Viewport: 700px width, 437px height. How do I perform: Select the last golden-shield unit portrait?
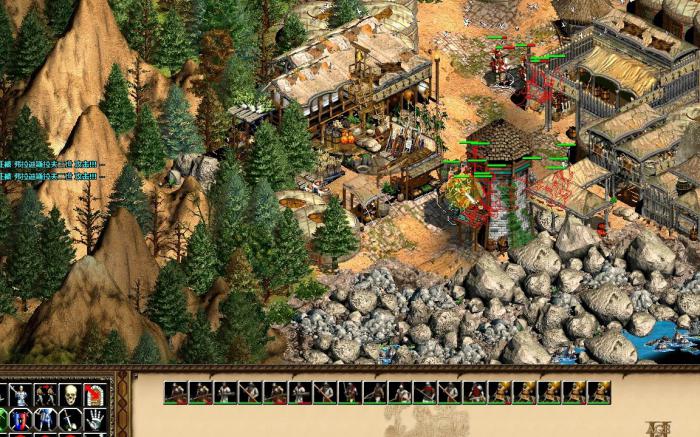coord(599,392)
